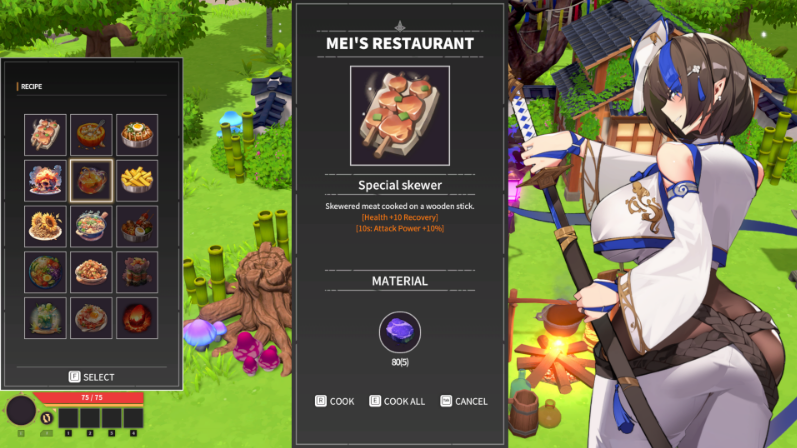Choose the french fries recipe
Image resolution: width=797 pixels, height=448 pixels.
click(x=138, y=180)
